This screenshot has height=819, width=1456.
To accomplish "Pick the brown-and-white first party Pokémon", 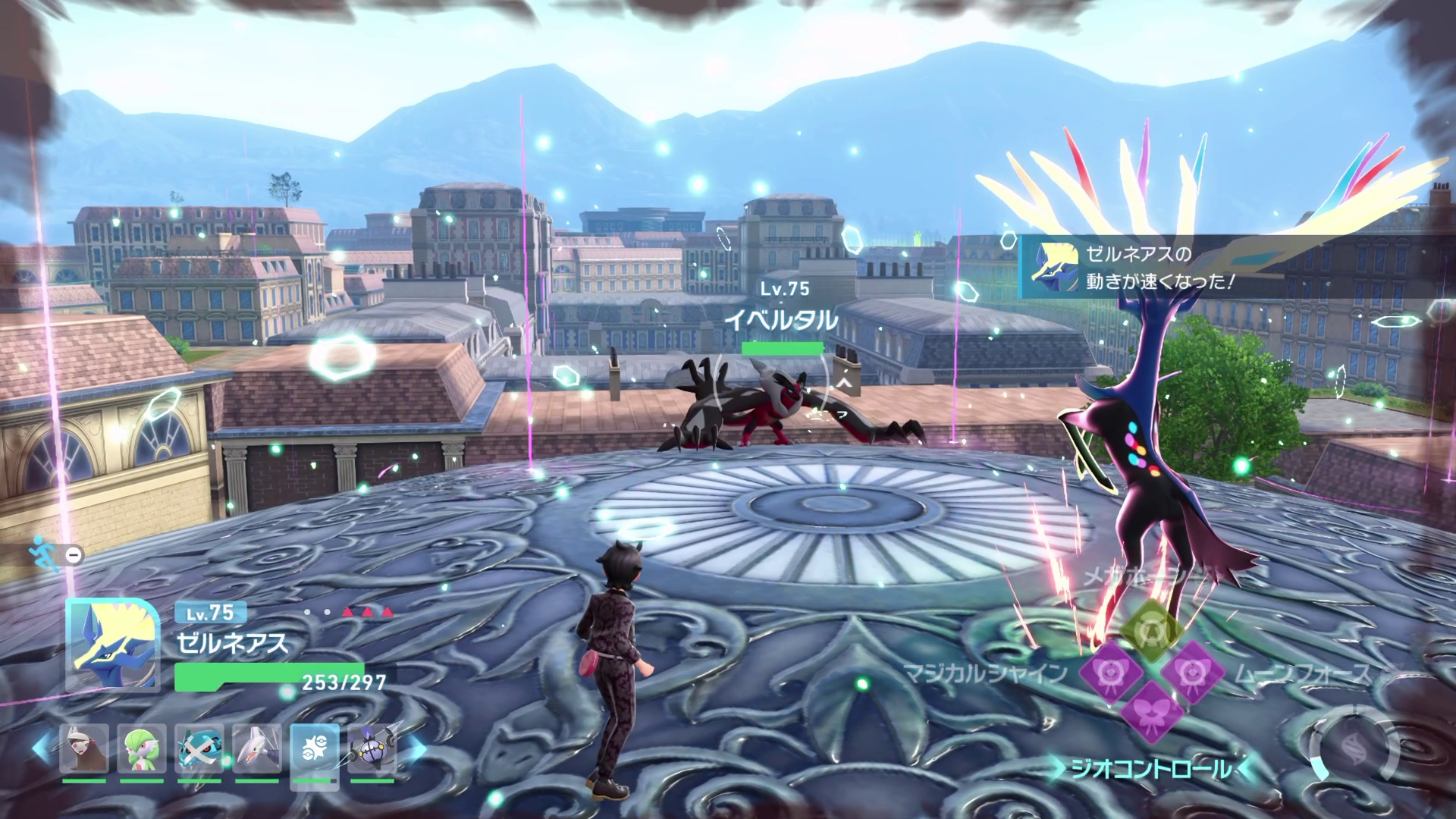I will (84, 748).
